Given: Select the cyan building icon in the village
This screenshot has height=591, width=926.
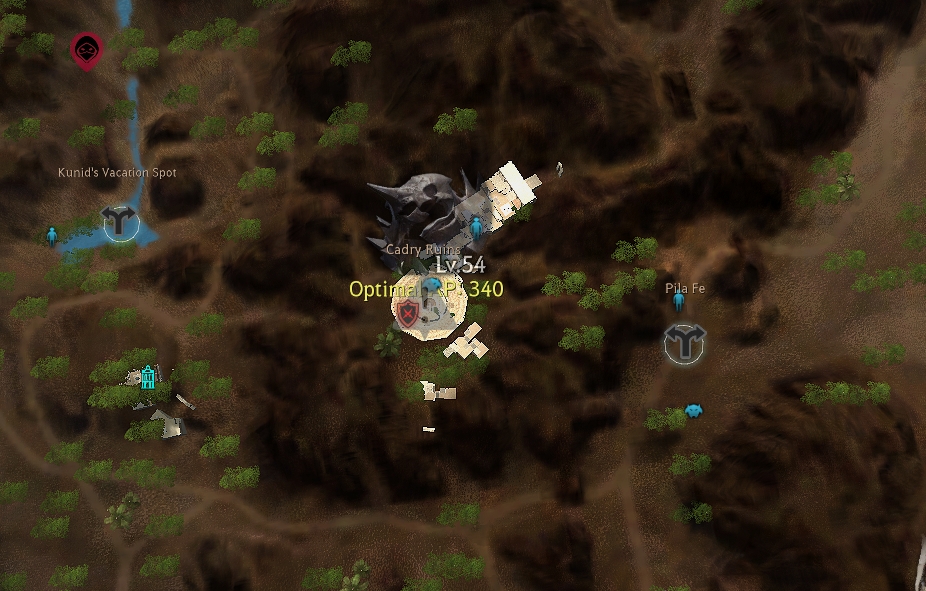Looking at the screenshot, I should pos(148,377).
